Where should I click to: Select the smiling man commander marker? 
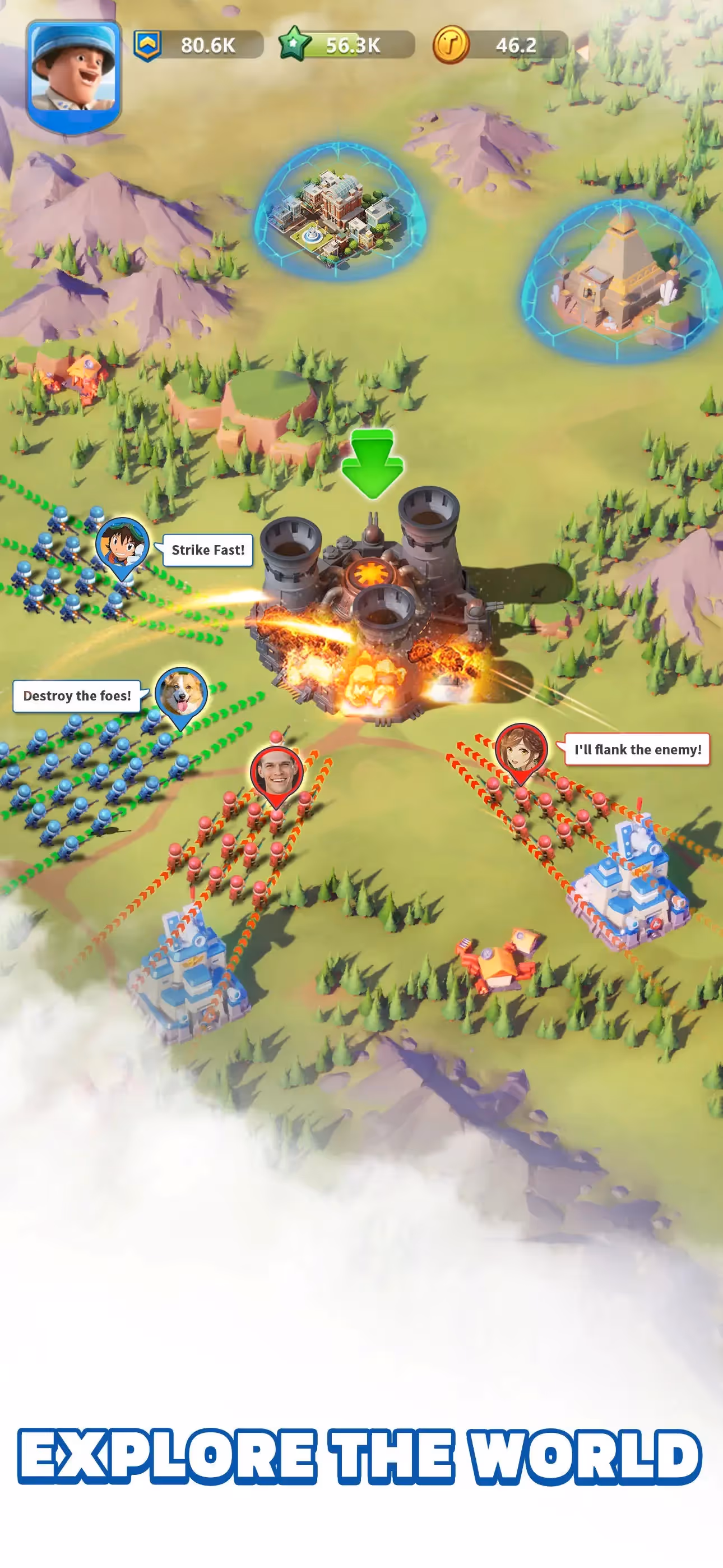point(277,773)
